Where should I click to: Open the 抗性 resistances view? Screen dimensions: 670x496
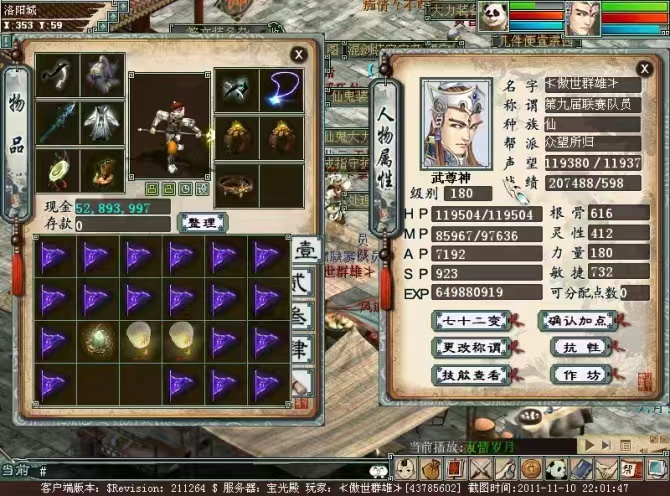[x=579, y=347]
